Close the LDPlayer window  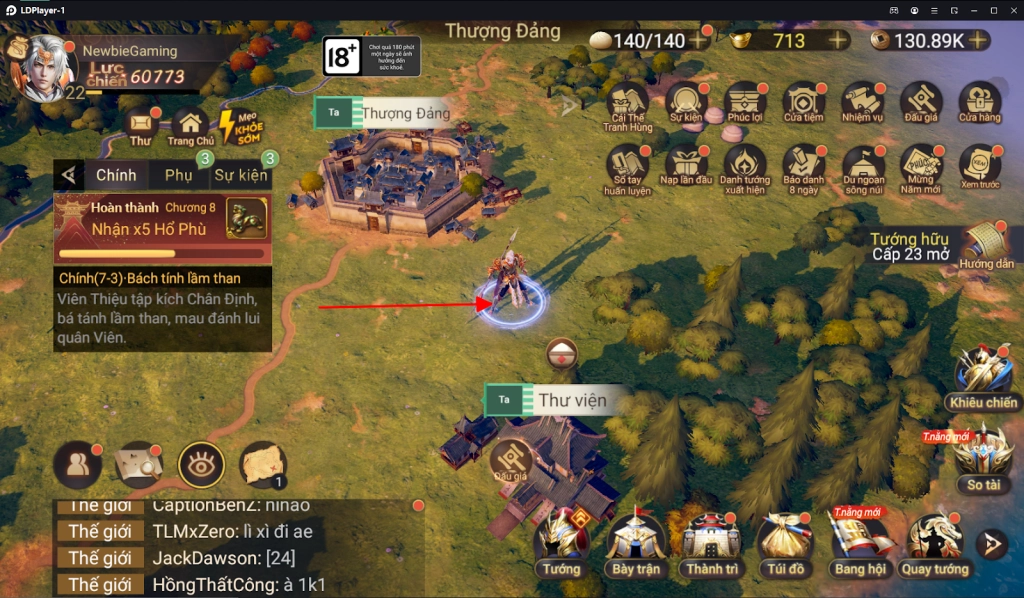1012,9
